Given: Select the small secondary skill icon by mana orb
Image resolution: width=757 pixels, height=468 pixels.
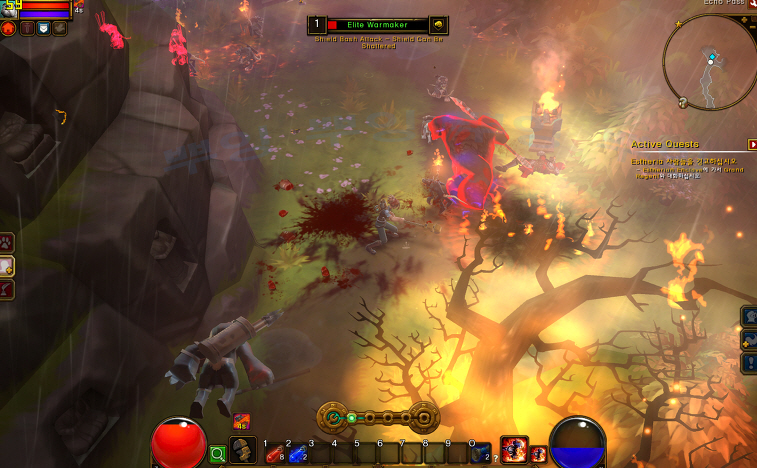Looking at the screenshot, I should coord(538,455).
